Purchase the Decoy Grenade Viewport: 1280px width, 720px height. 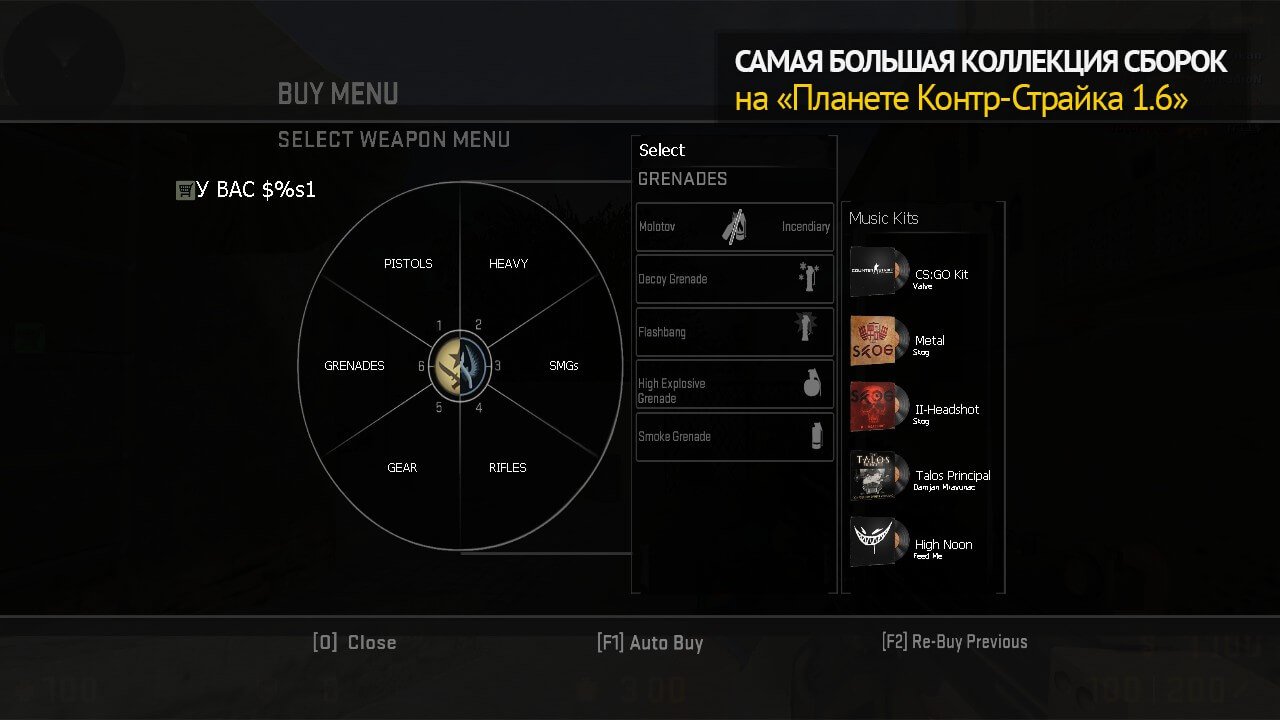tap(735, 279)
